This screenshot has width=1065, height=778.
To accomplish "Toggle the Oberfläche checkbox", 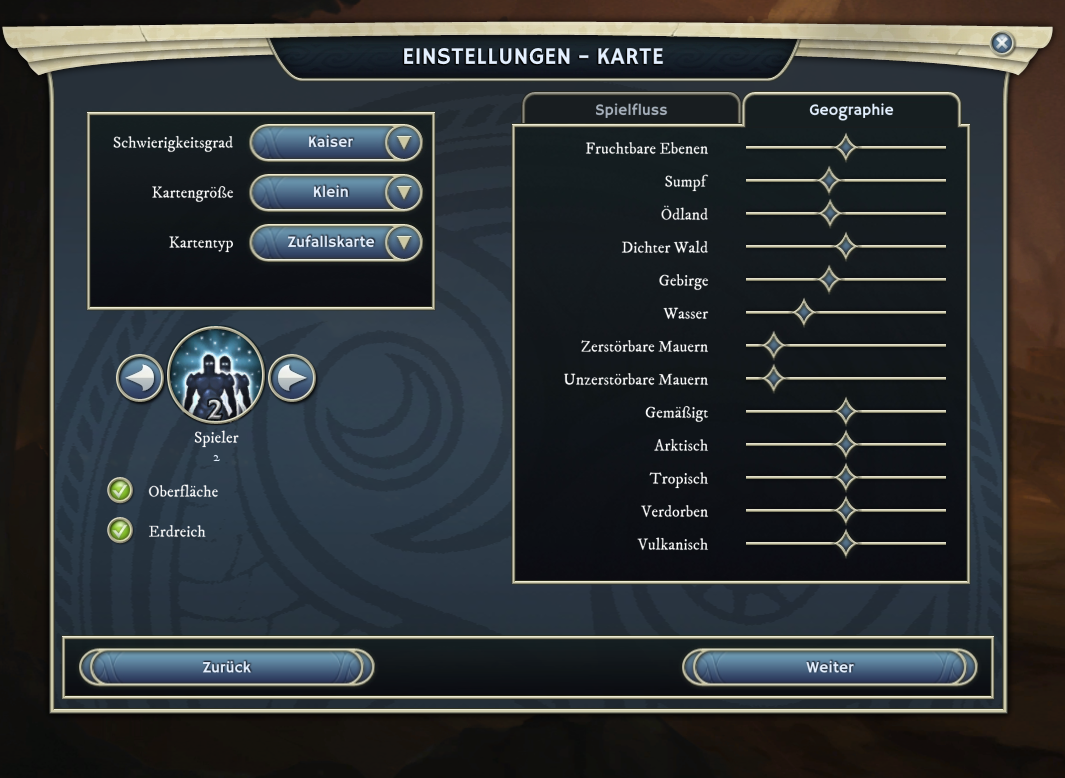I will [120, 491].
